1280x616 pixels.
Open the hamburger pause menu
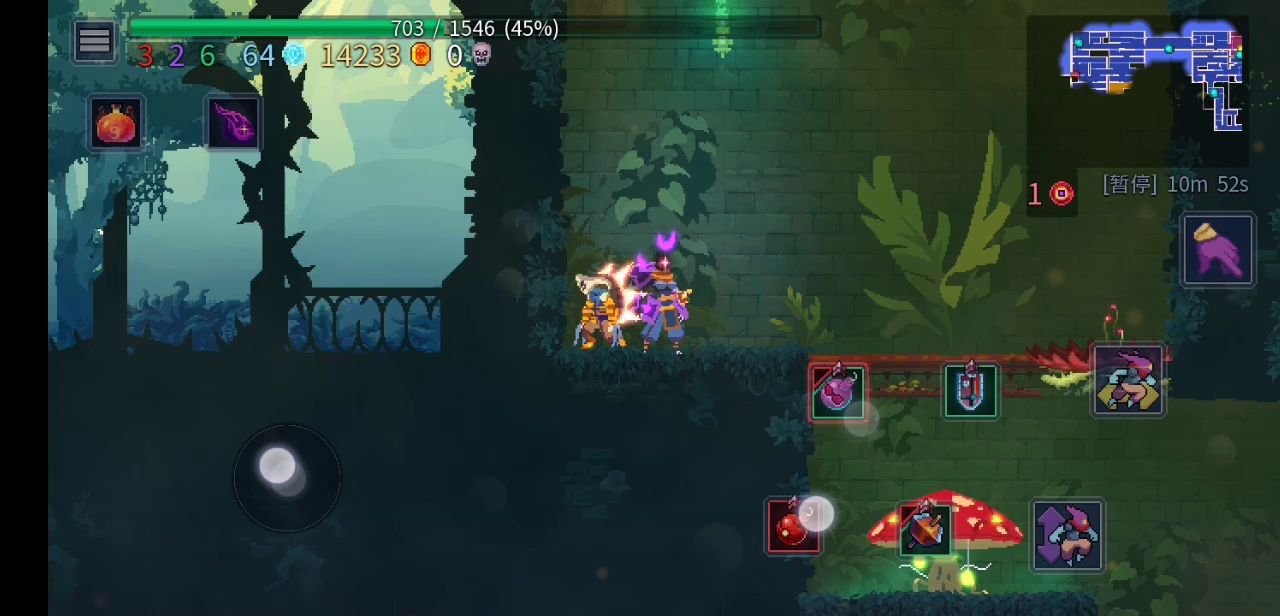(95, 41)
